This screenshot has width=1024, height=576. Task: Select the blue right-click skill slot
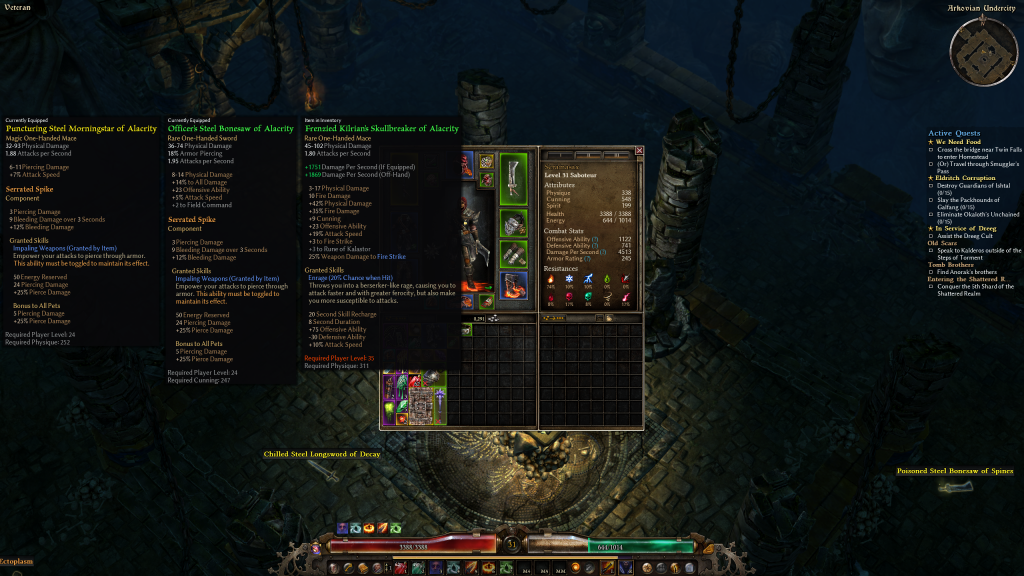click(x=627, y=567)
